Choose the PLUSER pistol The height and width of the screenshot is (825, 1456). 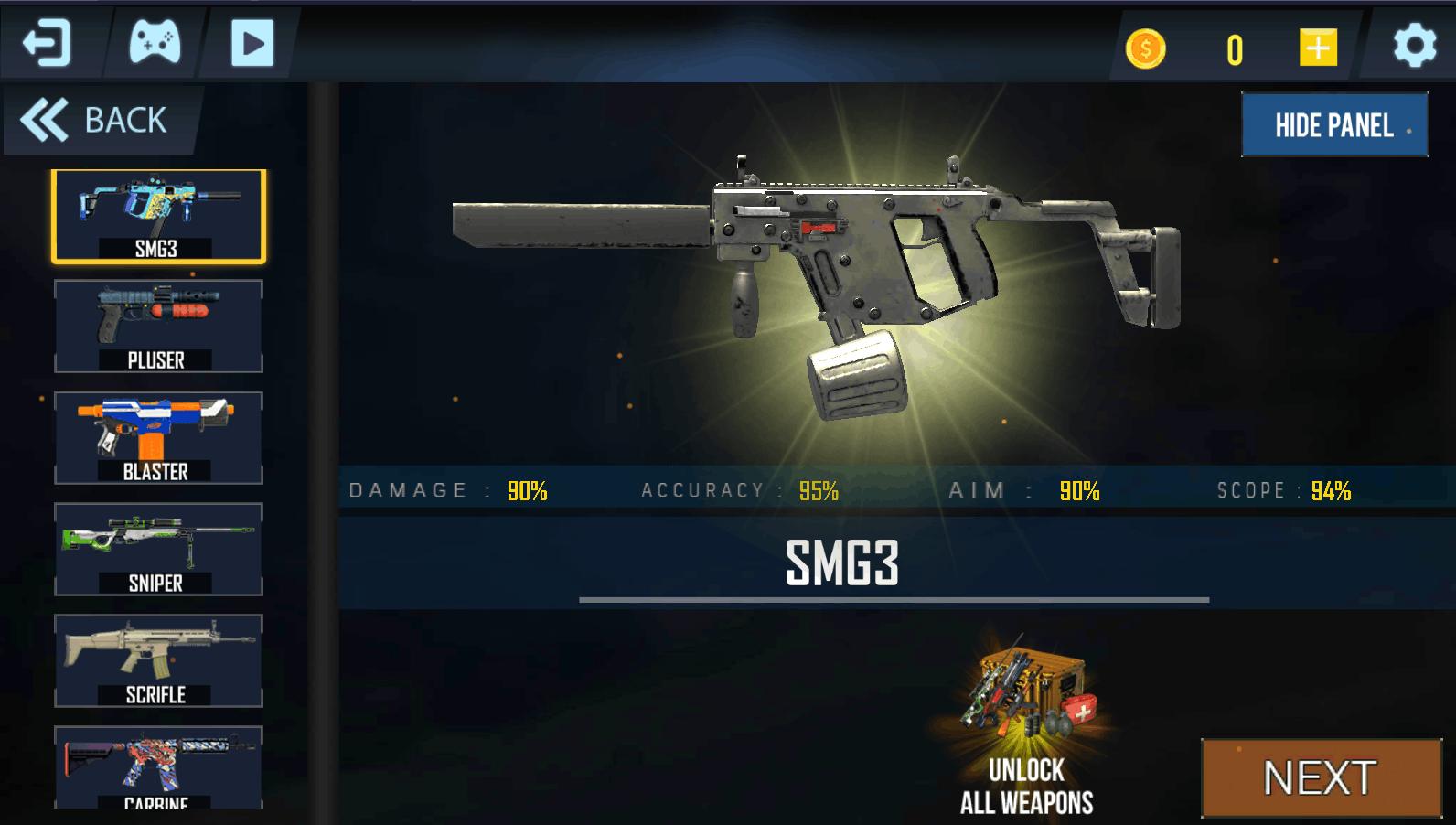coord(158,327)
